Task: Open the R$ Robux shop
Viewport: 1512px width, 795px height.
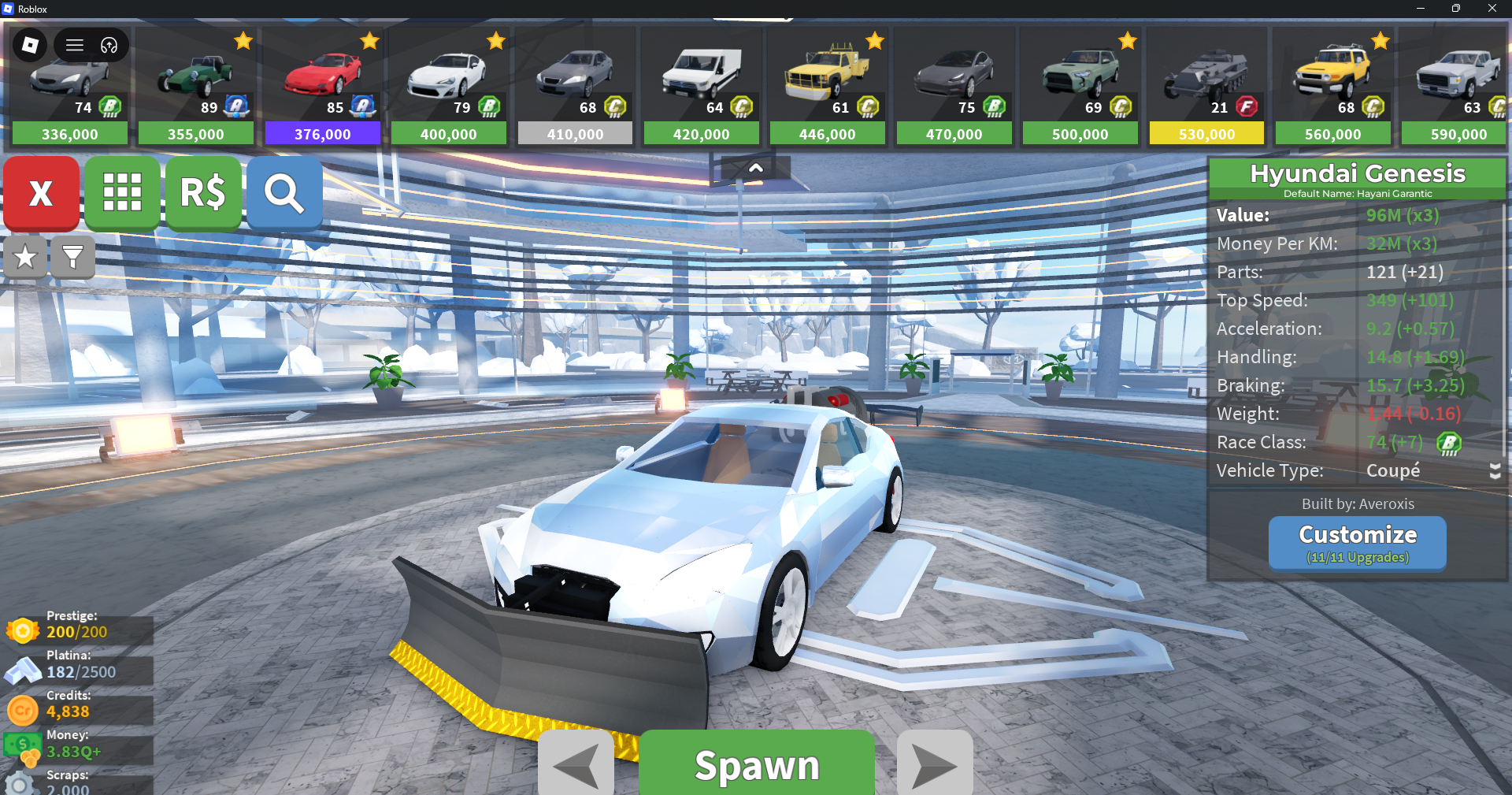Action: coord(203,193)
